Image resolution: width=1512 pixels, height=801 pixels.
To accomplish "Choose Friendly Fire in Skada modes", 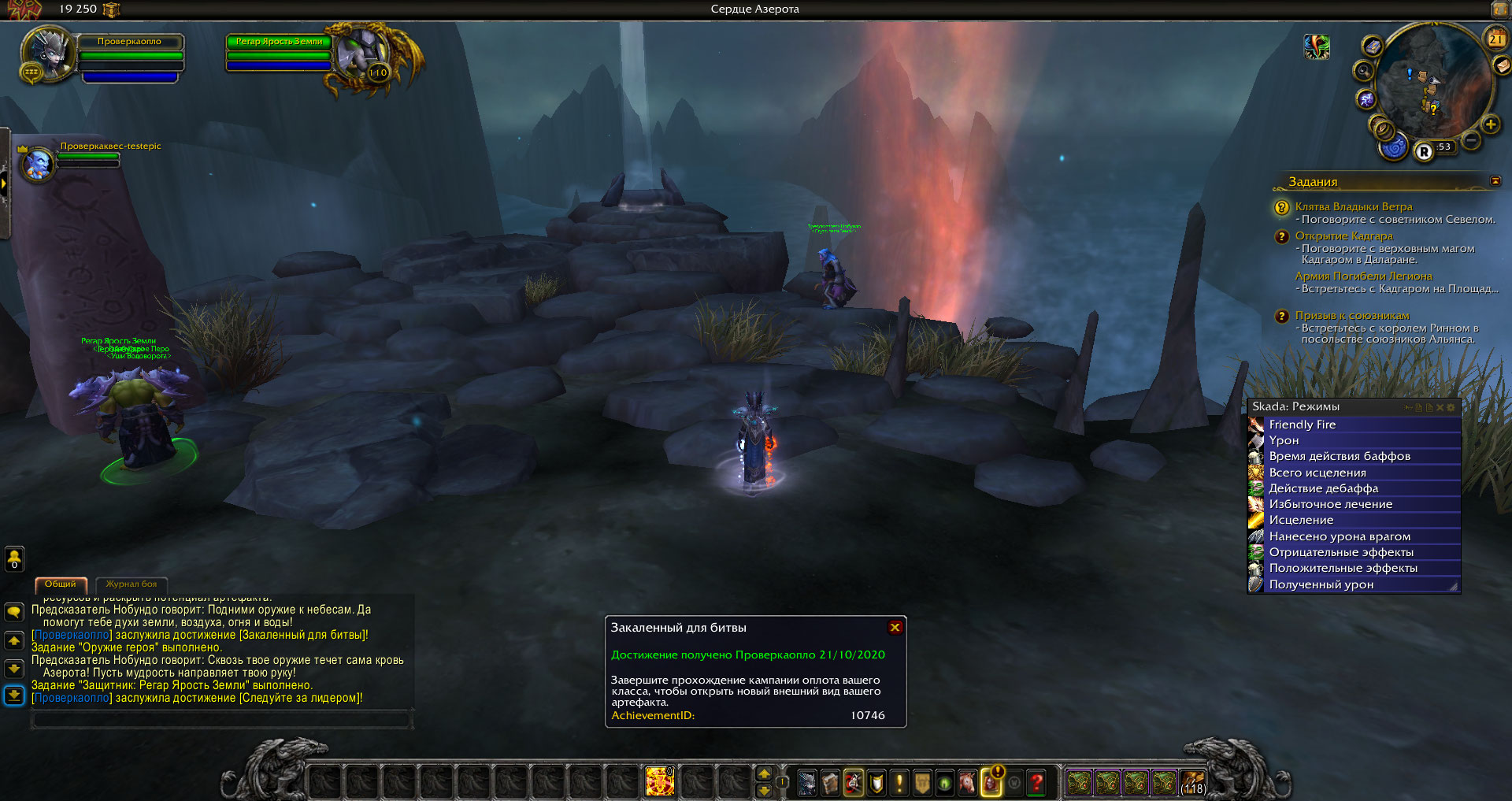I will click(1302, 425).
